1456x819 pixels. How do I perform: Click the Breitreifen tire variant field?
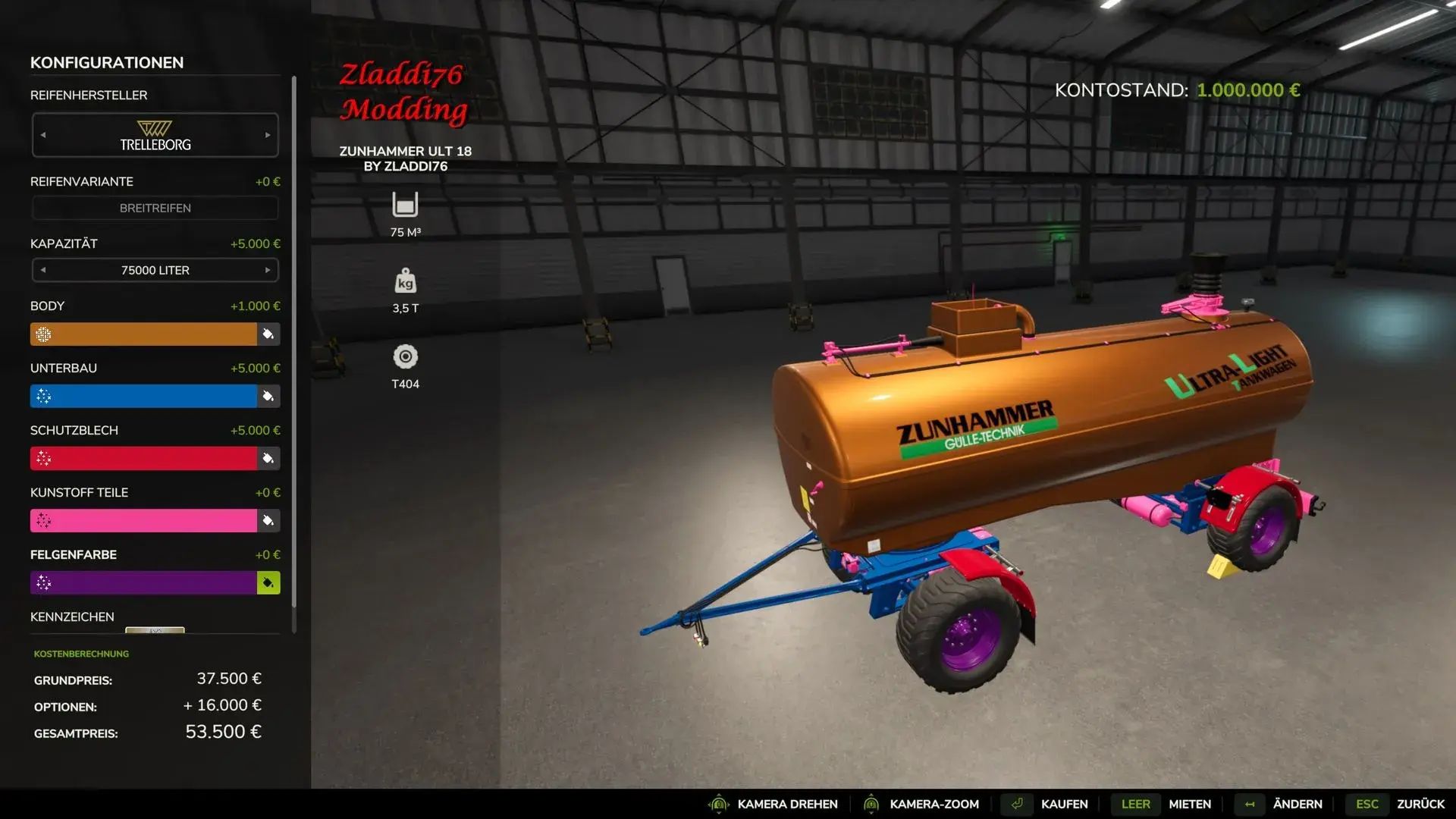[x=155, y=208]
